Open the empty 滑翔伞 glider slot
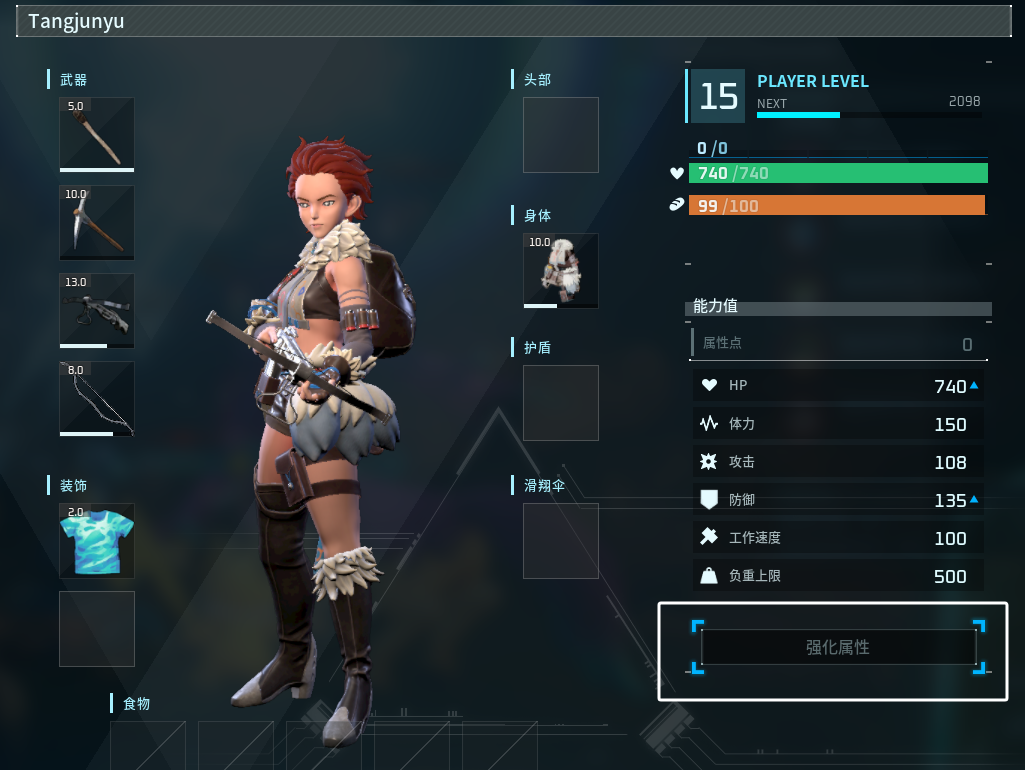Image resolution: width=1025 pixels, height=770 pixels. click(561, 541)
